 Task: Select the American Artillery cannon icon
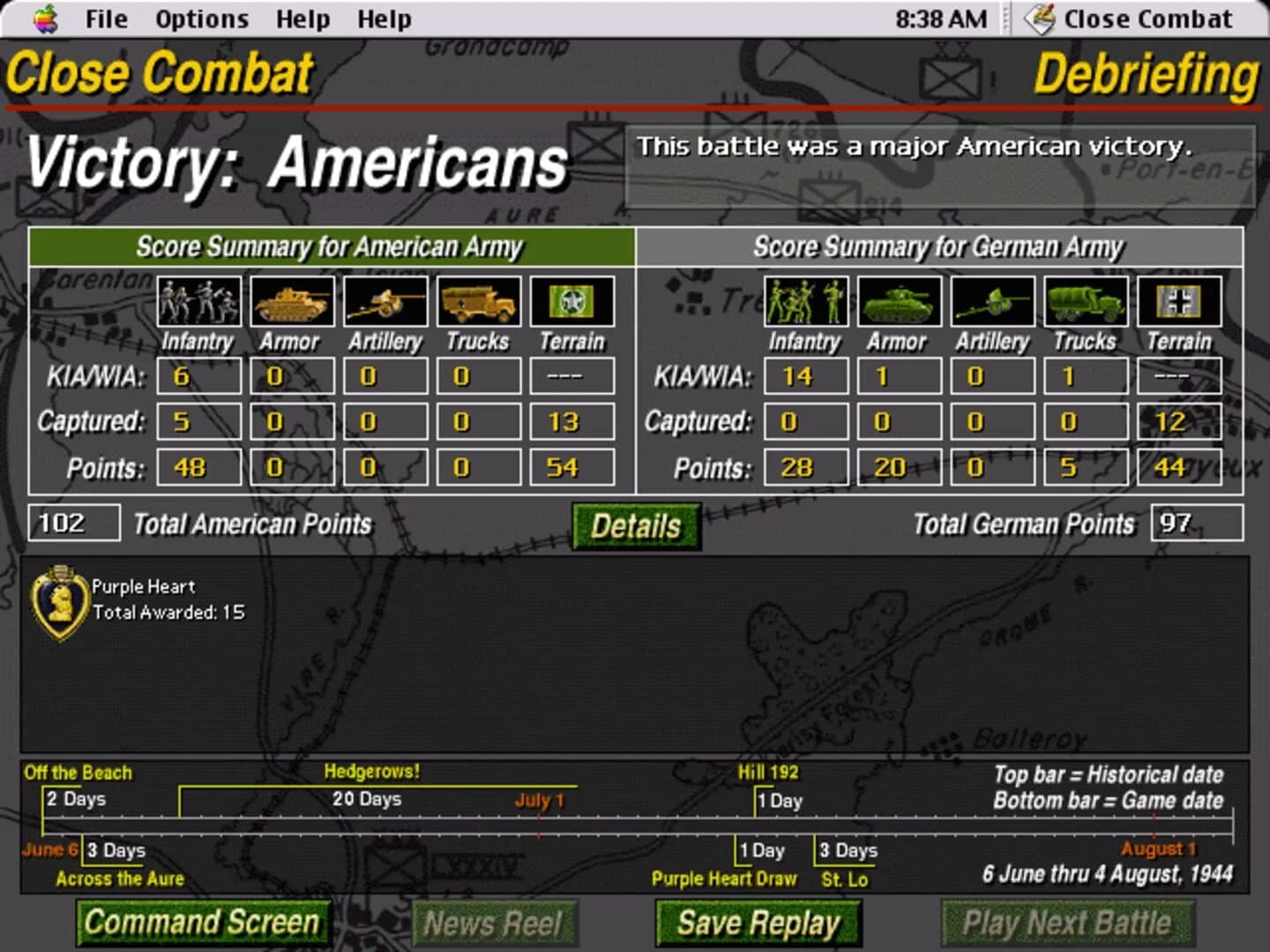click(386, 301)
